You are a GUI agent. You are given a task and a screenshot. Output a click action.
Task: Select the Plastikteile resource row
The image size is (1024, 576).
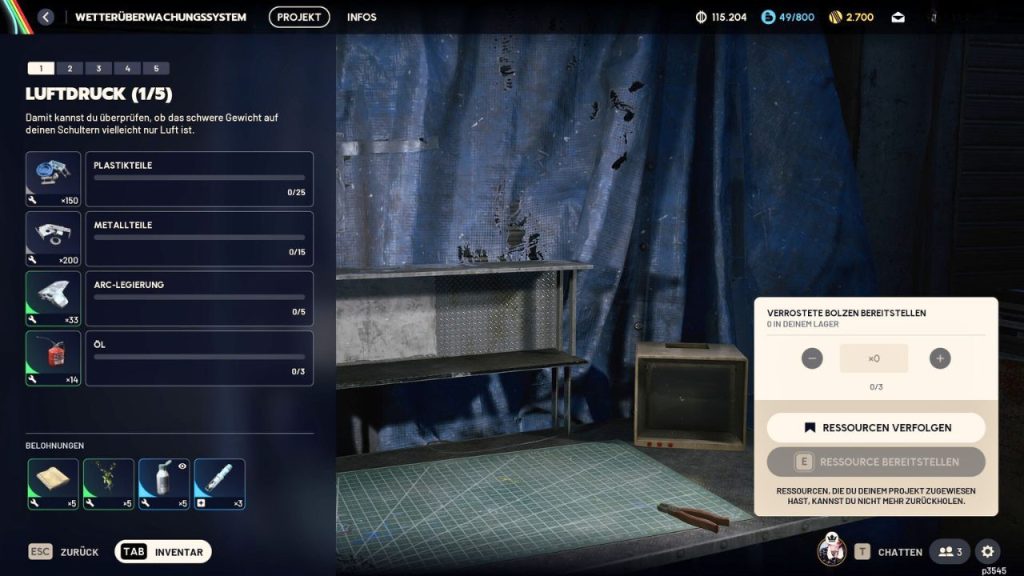click(x=199, y=179)
